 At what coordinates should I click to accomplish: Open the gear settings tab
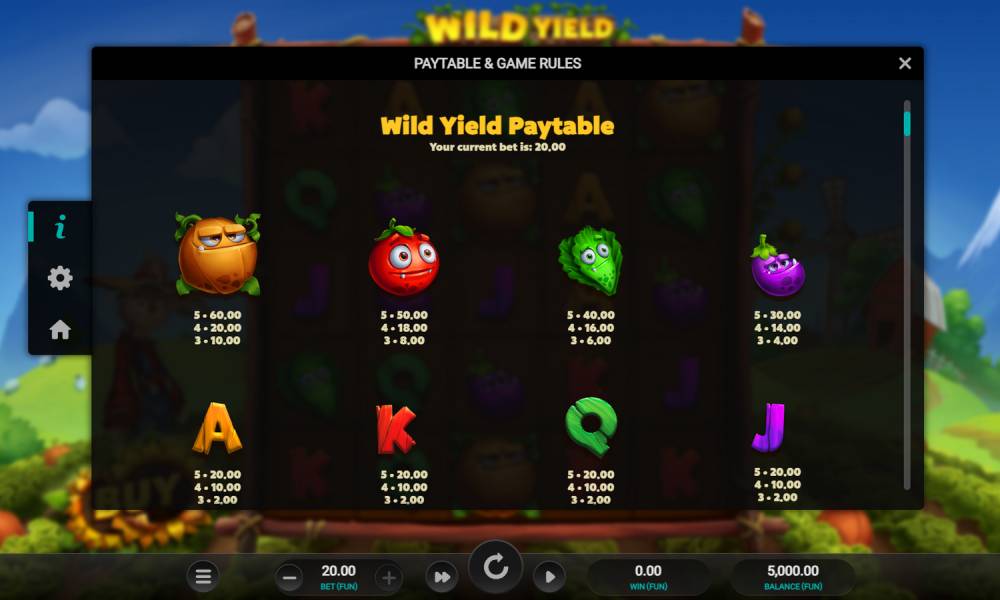[60, 279]
